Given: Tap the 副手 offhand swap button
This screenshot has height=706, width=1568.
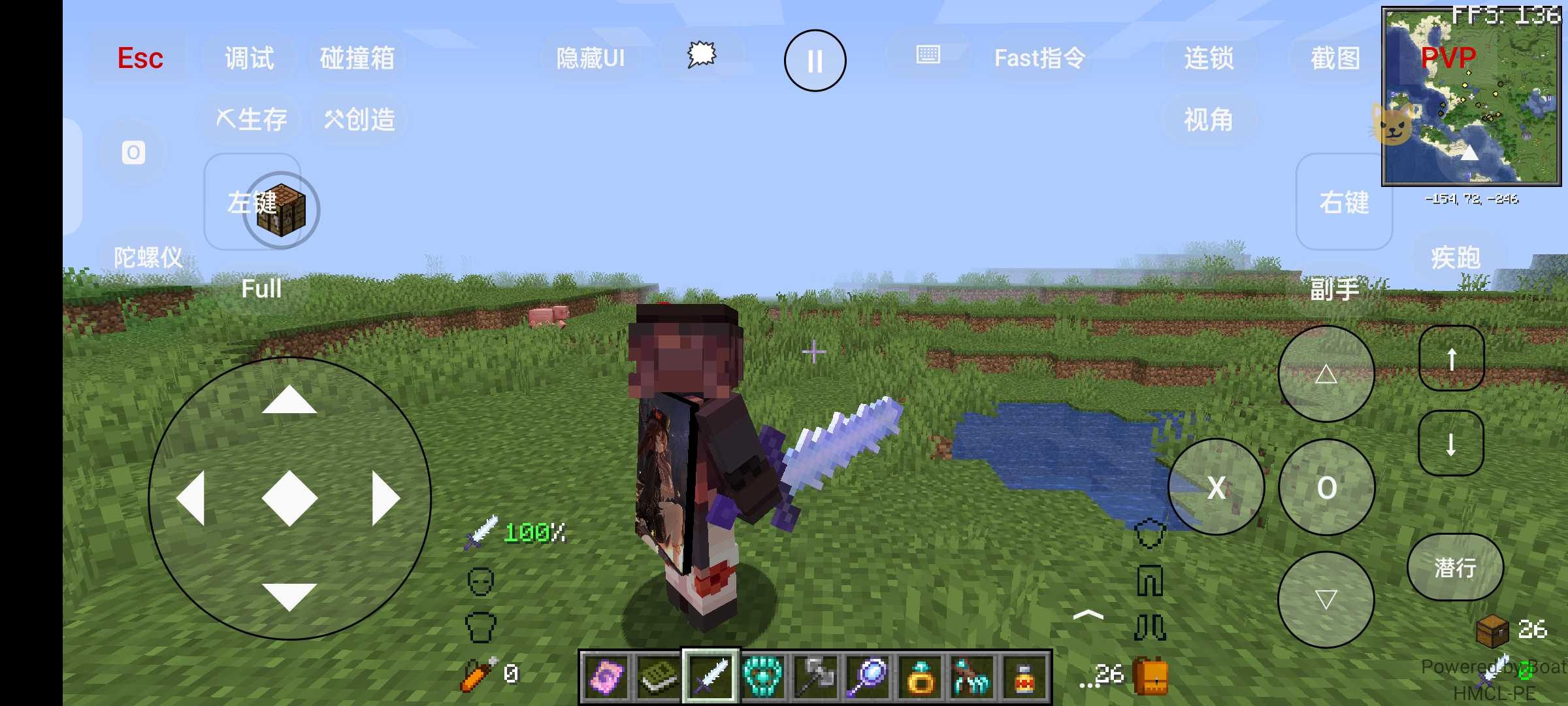Looking at the screenshot, I should [1334, 289].
